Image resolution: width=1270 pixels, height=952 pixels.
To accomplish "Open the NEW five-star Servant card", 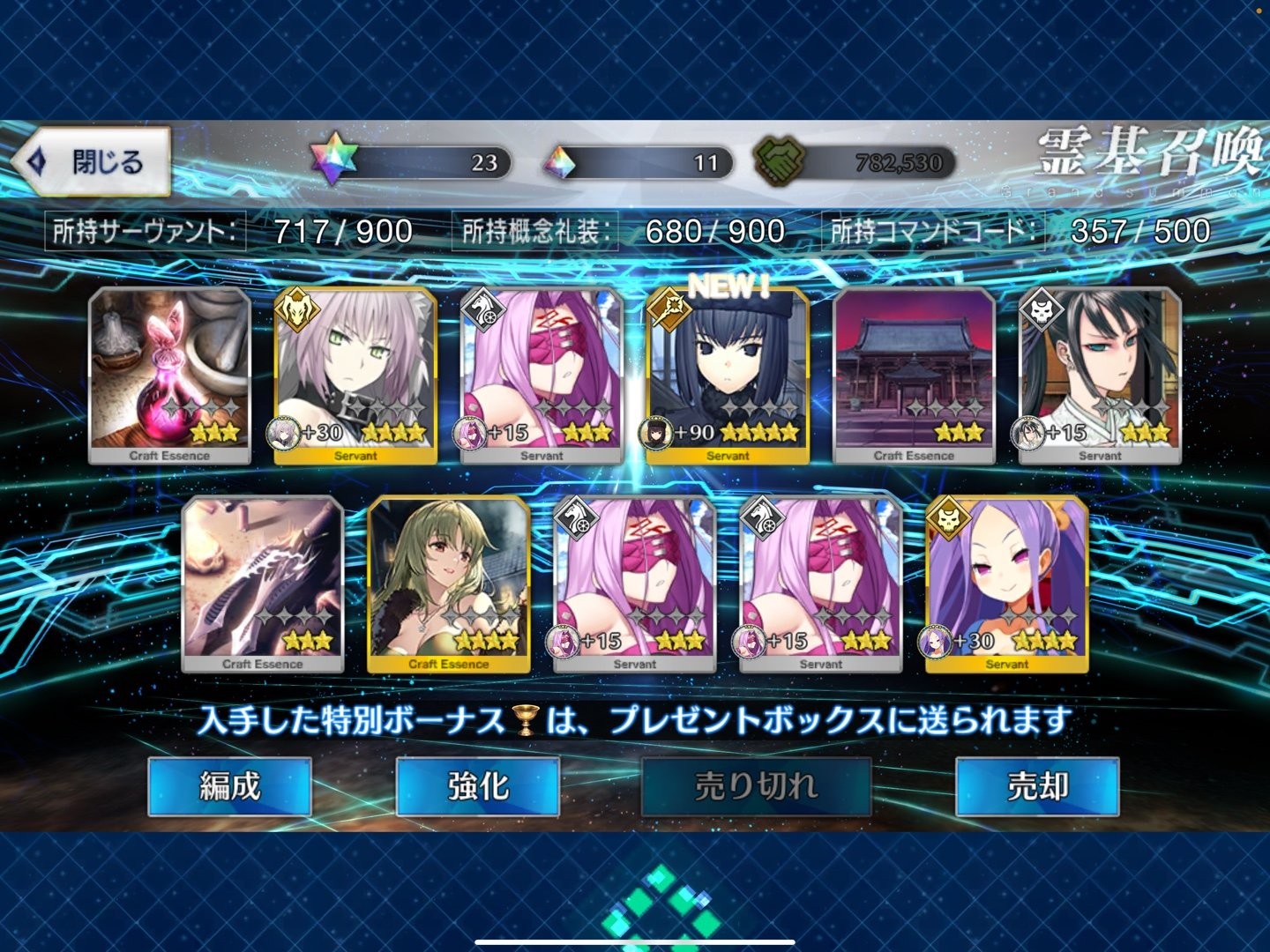I will 728,375.
